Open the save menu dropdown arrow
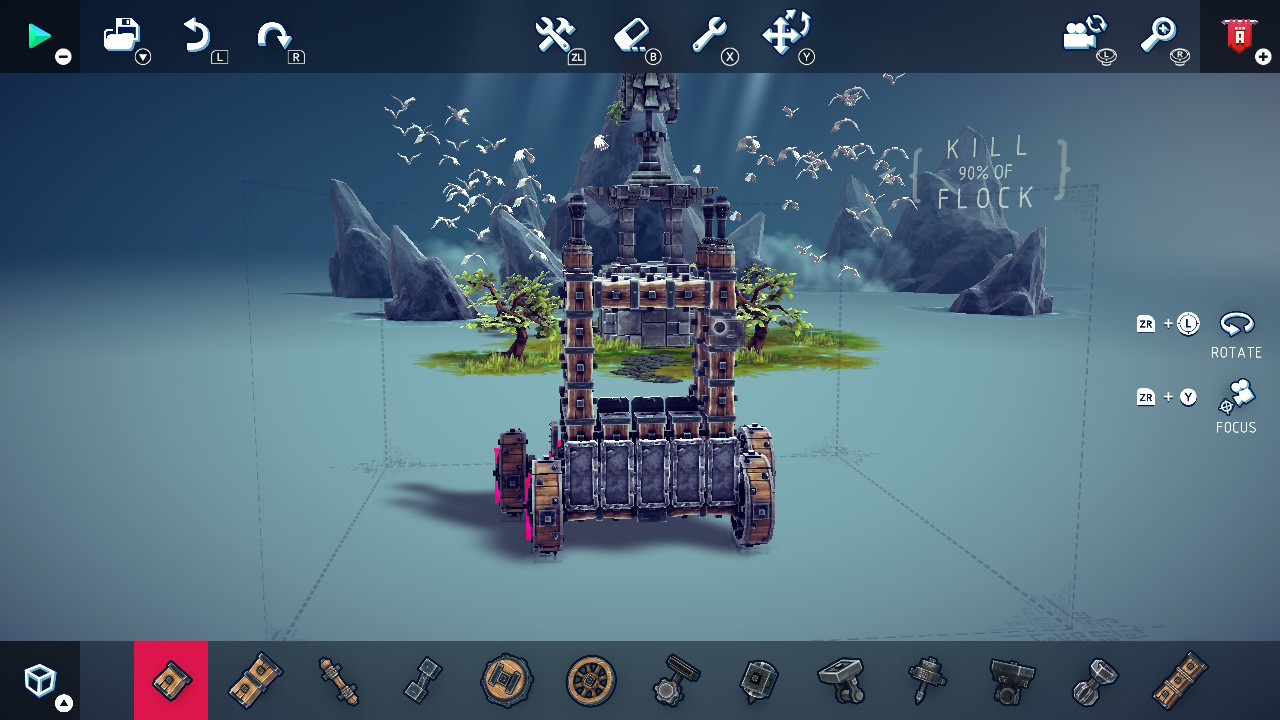This screenshot has height=720, width=1280. click(143, 58)
